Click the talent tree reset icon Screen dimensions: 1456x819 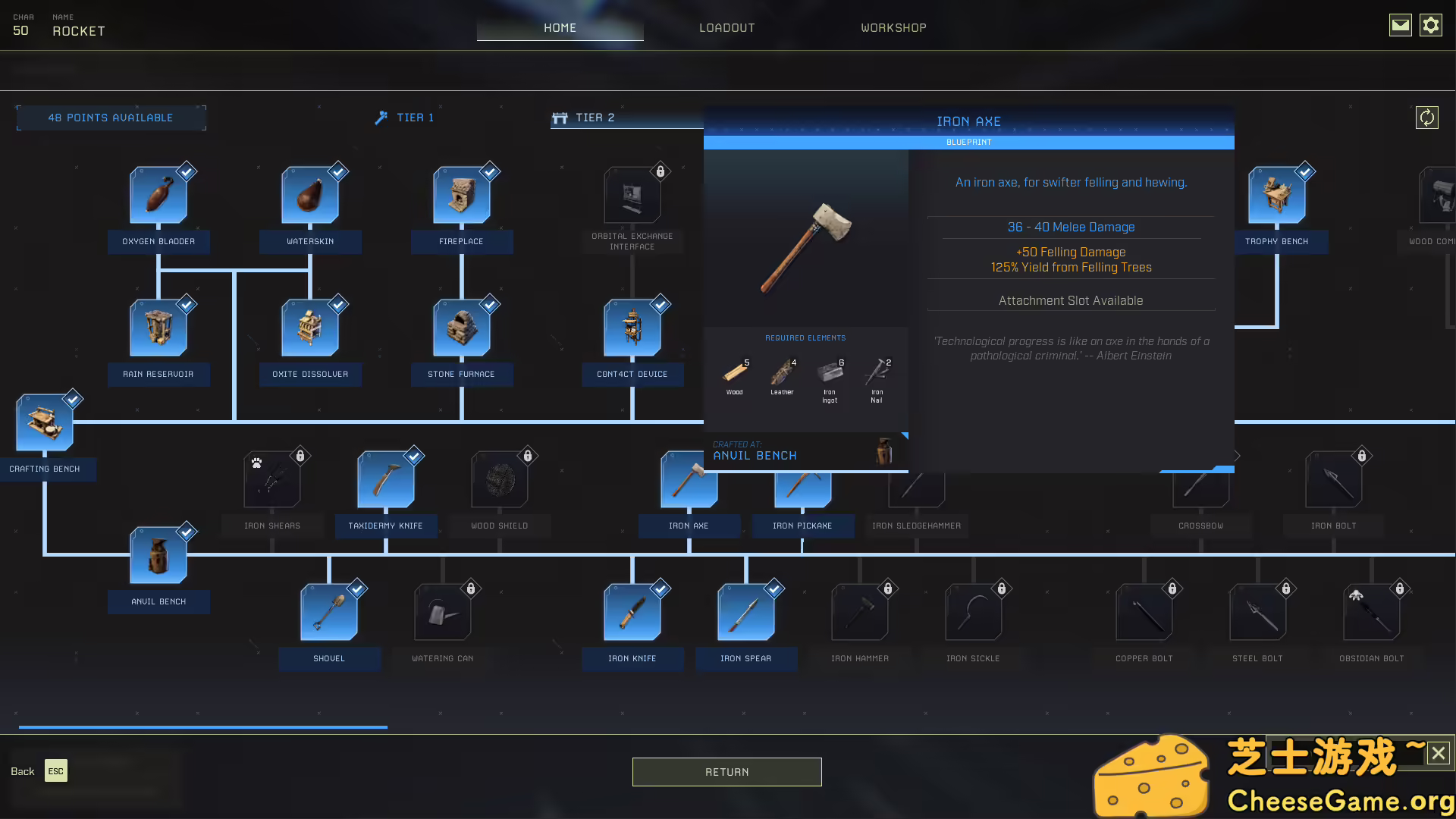1428,118
